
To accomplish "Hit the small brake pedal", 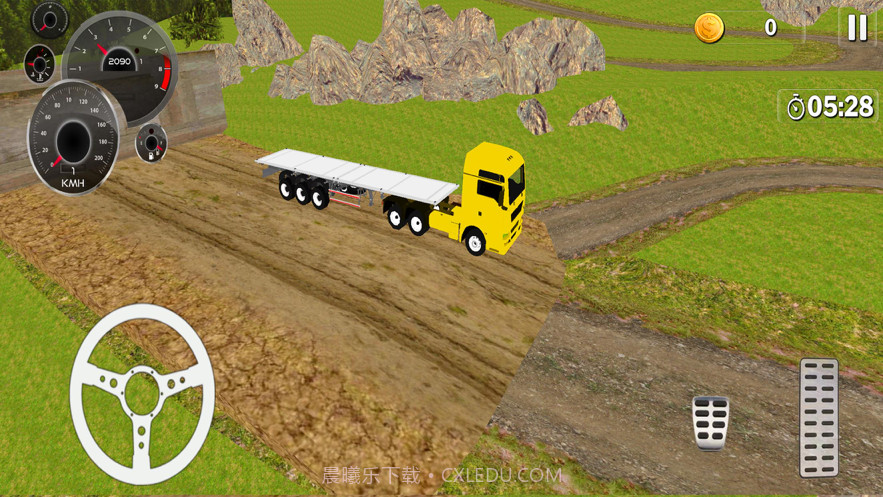I will tap(710, 422).
